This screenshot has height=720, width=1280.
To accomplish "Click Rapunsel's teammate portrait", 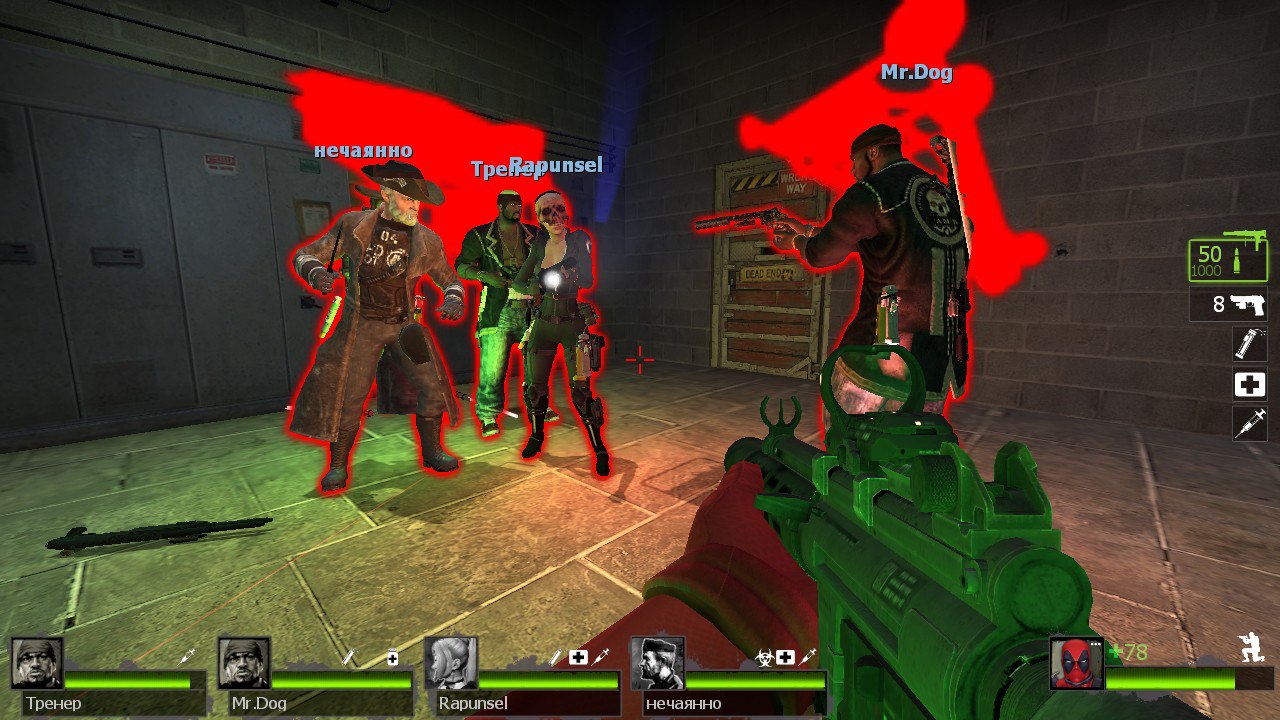I will [451, 664].
